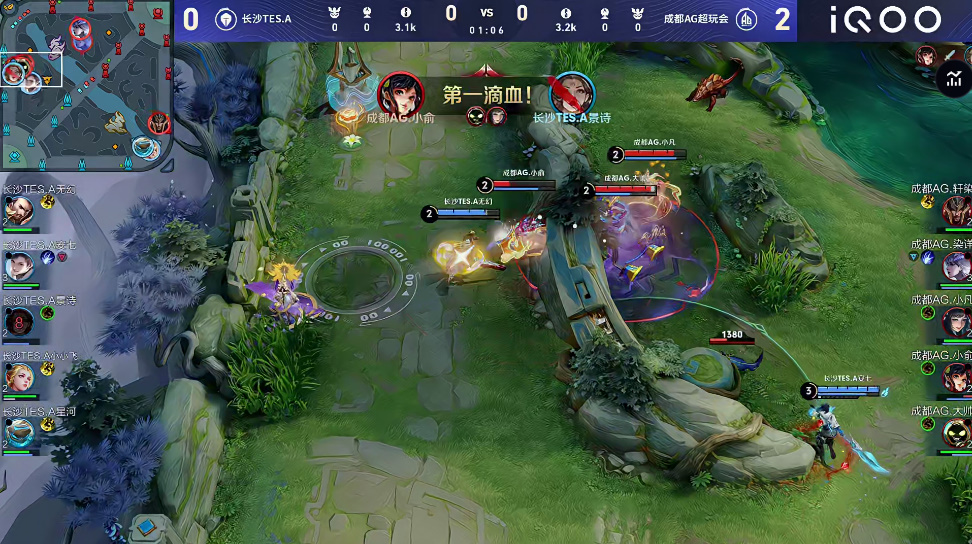Viewport: 972px width, 544px height.
Task: Select TES.A 安七's hero portrait
Action: [17, 266]
